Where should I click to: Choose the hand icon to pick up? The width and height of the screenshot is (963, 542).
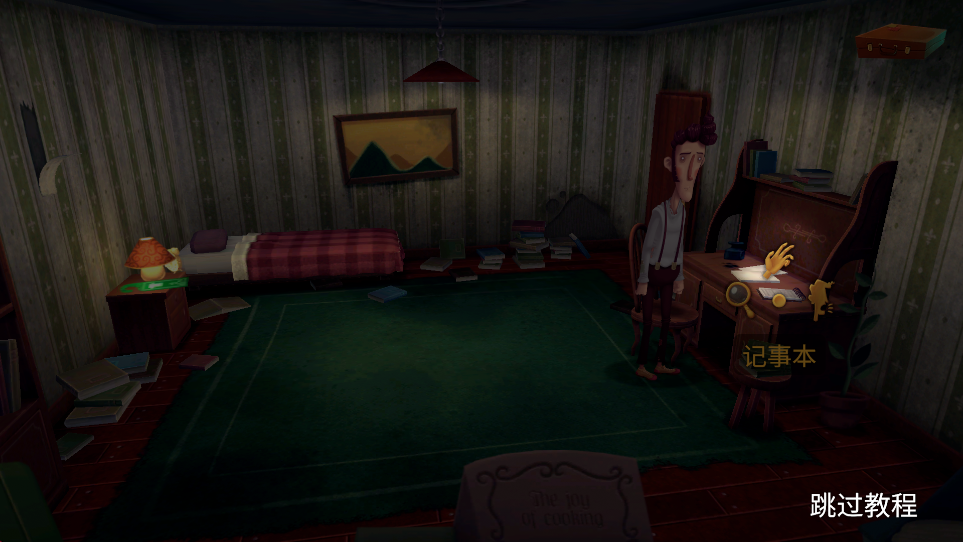point(777,260)
